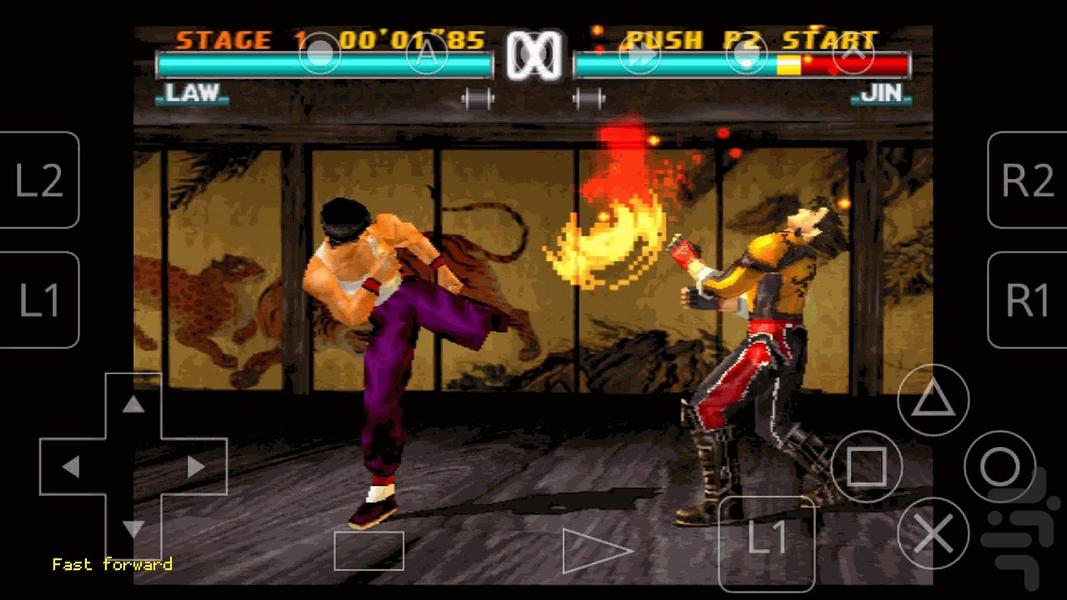Tap the R2 shoulder button
Viewport: 1067px width, 600px height.
1028,180
